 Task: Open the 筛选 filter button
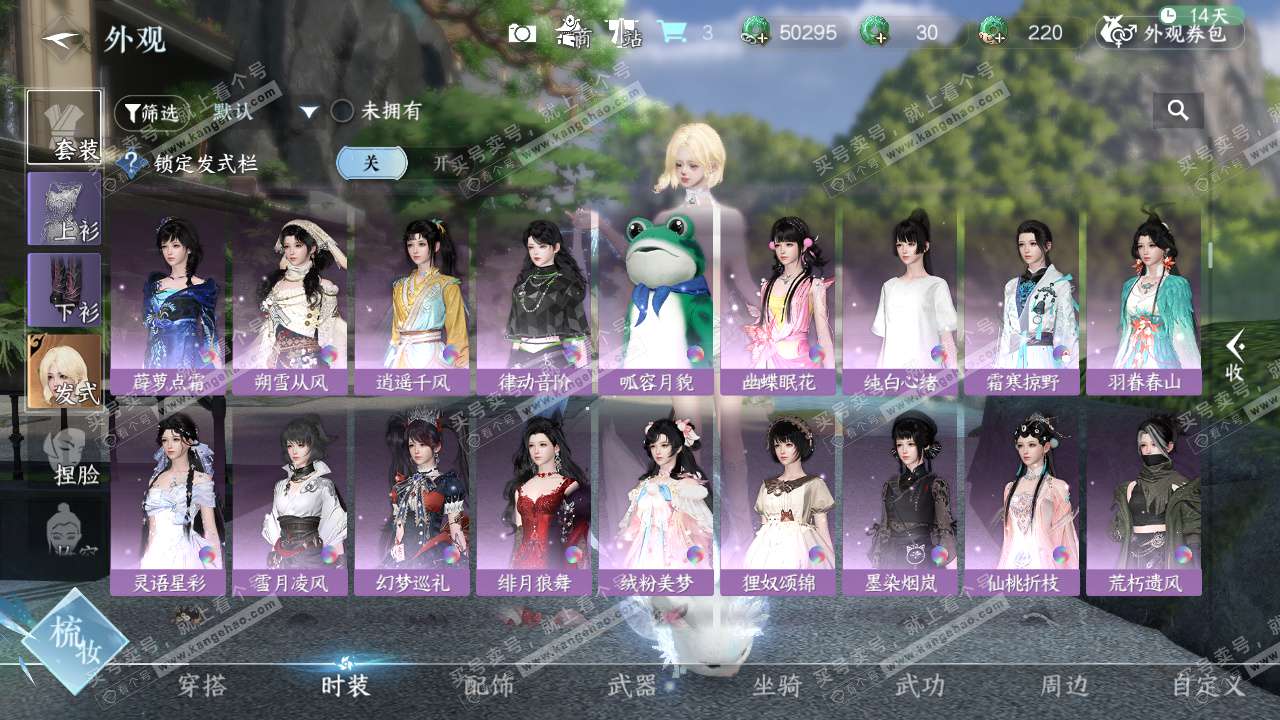[x=150, y=112]
